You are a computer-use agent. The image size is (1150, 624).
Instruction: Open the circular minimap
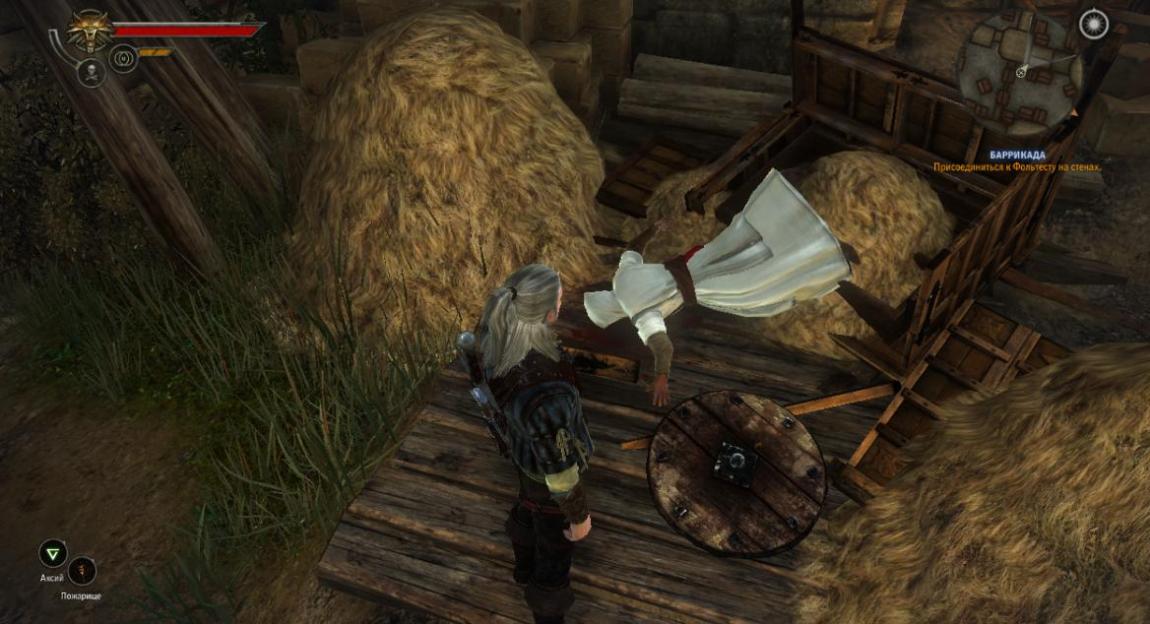(x=1017, y=71)
